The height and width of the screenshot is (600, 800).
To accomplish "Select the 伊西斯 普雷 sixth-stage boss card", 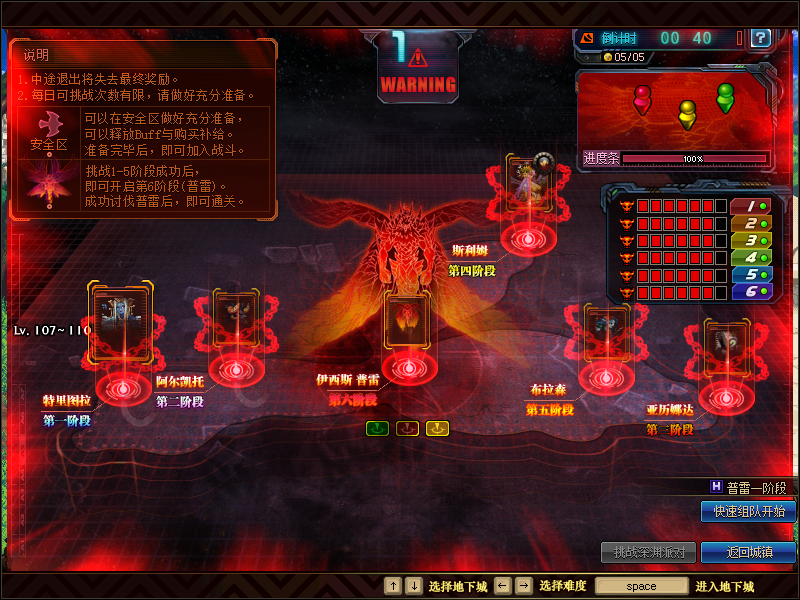I will (409, 320).
